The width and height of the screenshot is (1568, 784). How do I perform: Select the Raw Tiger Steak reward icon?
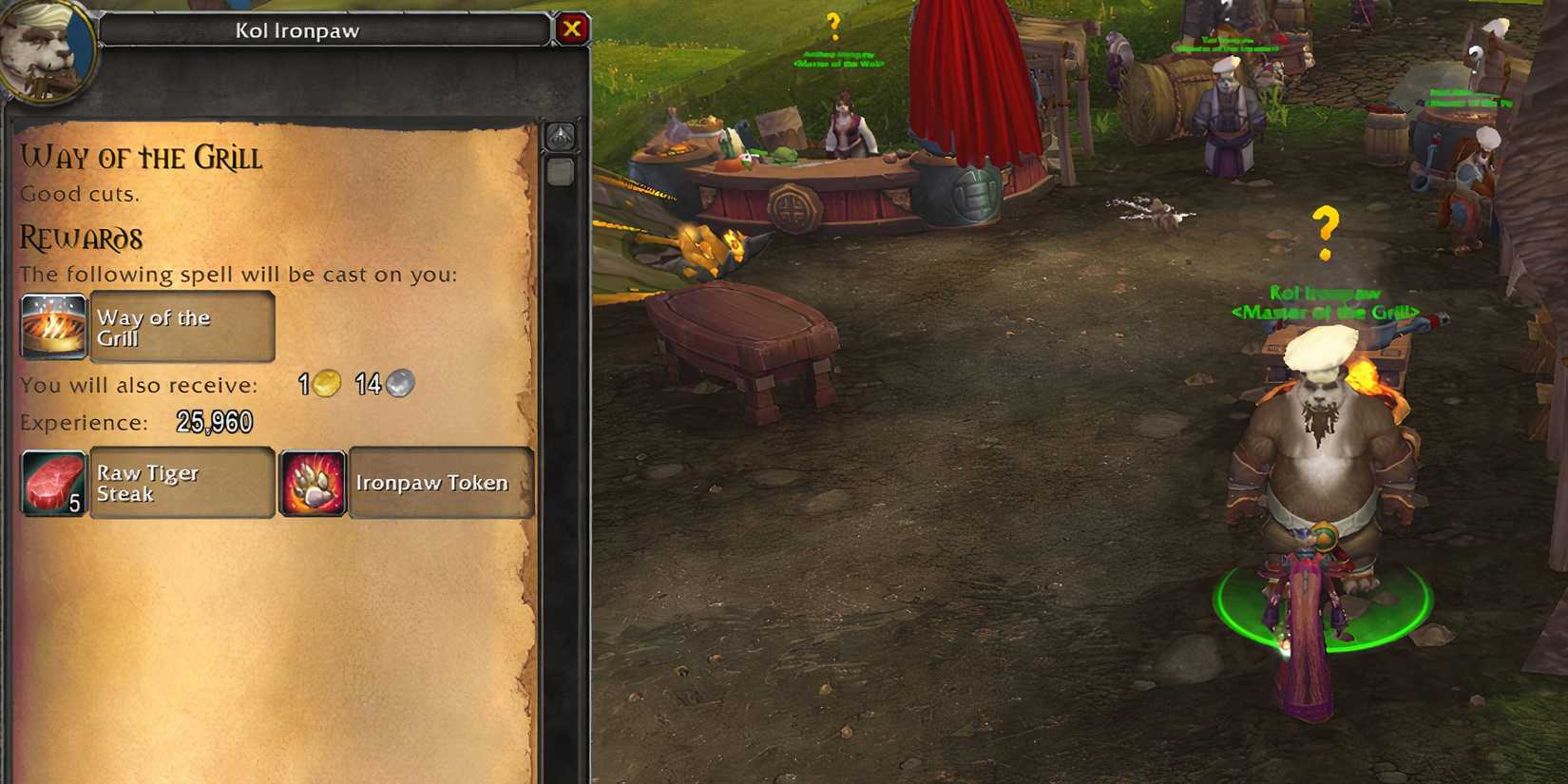52,483
